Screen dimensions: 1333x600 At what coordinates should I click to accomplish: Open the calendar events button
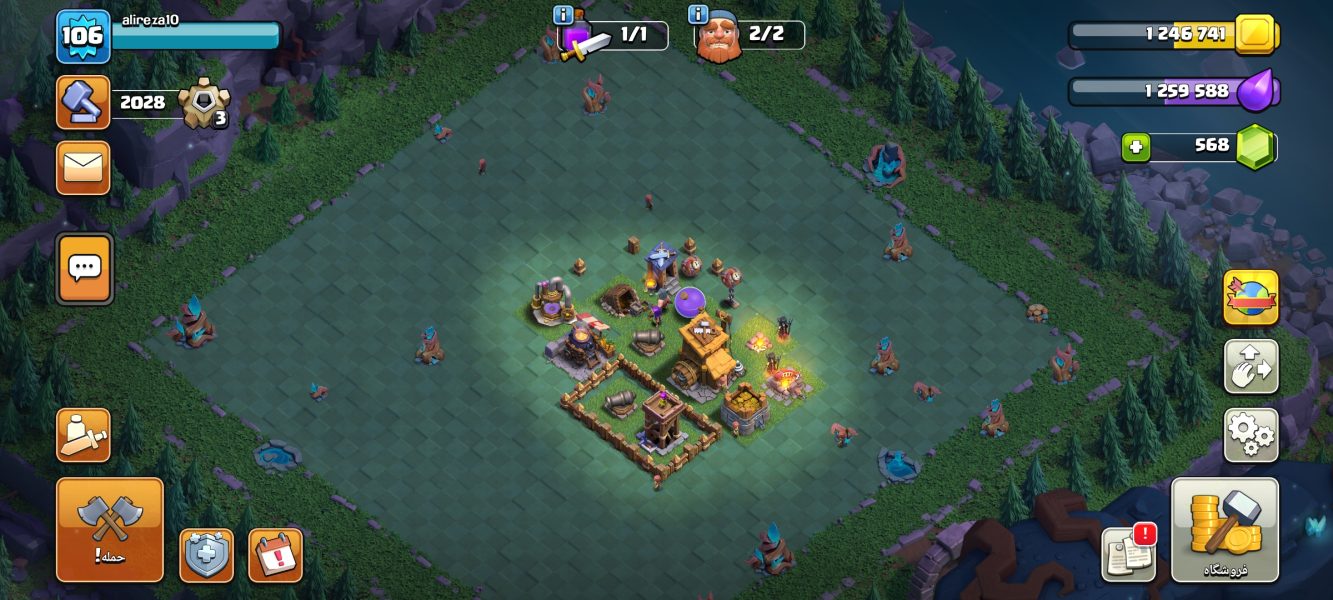point(275,555)
